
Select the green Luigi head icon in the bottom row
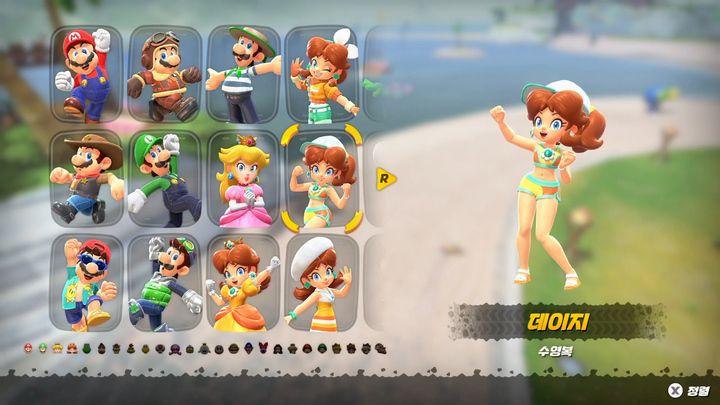[x=43, y=348]
